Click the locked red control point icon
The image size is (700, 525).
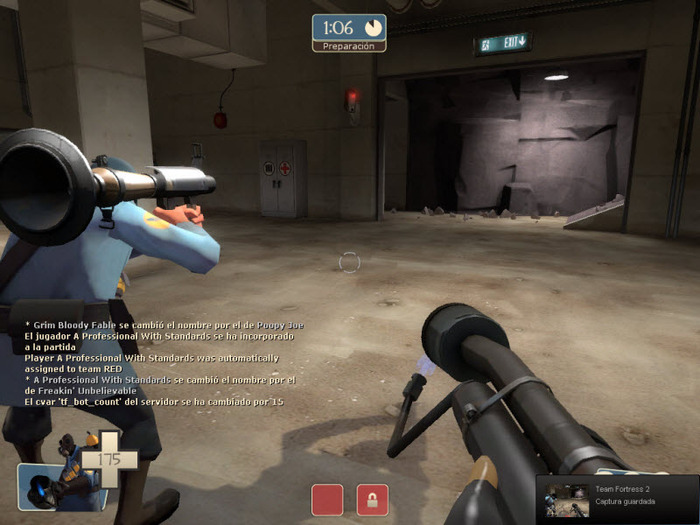pos(372,499)
